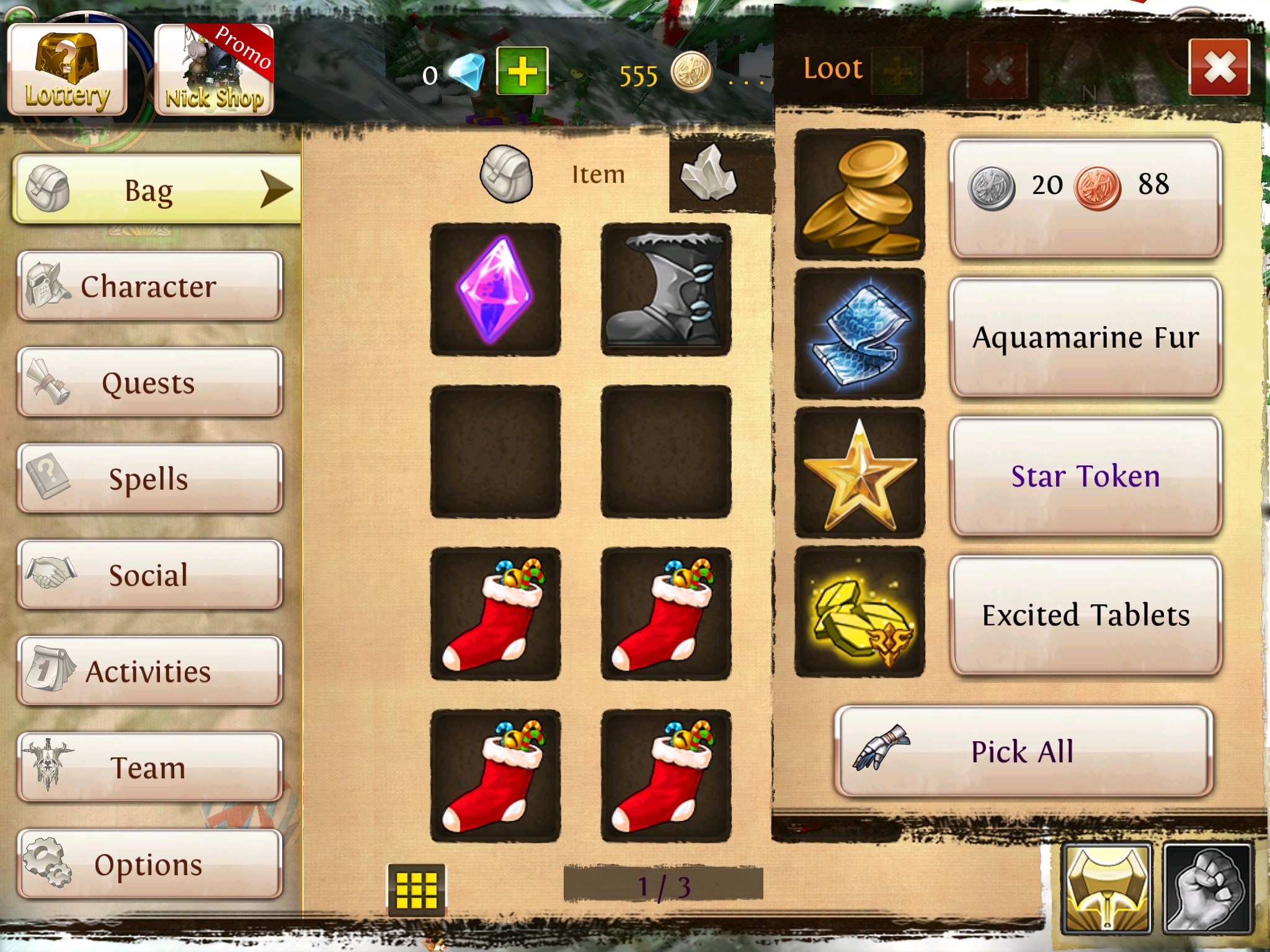
Task: Take the Excited Tablets loot
Action: point(1085,615)
